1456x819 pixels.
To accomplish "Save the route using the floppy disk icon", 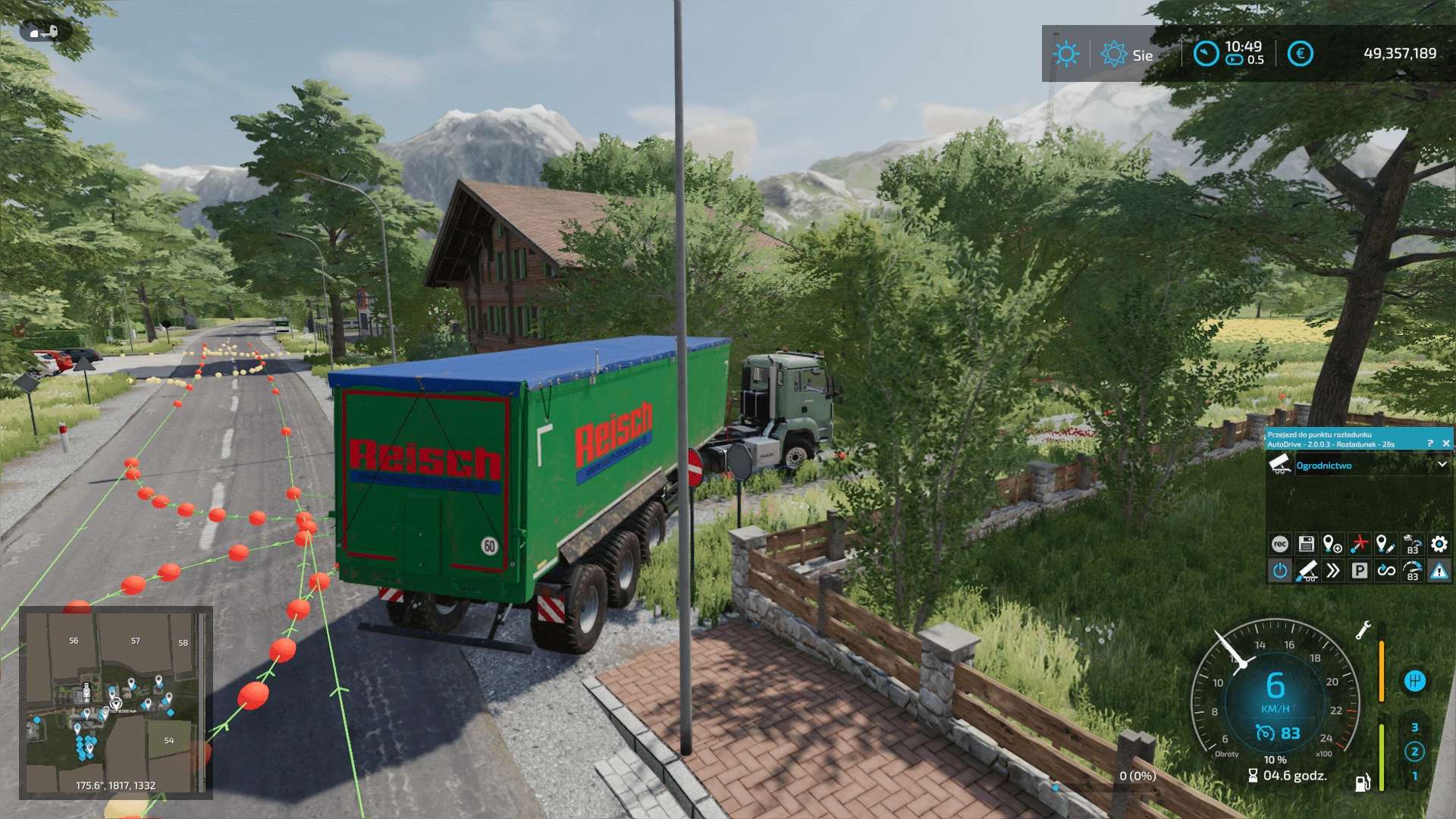I will 1306,544.
